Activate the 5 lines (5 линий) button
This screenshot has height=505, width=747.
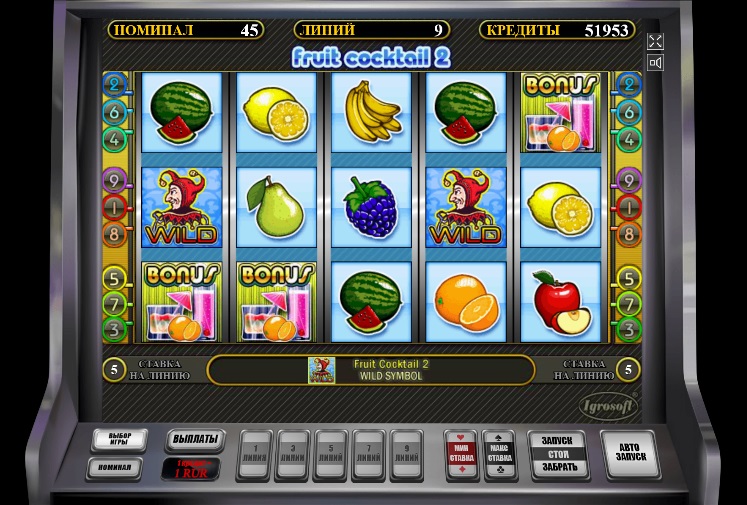tap(331, 457)
